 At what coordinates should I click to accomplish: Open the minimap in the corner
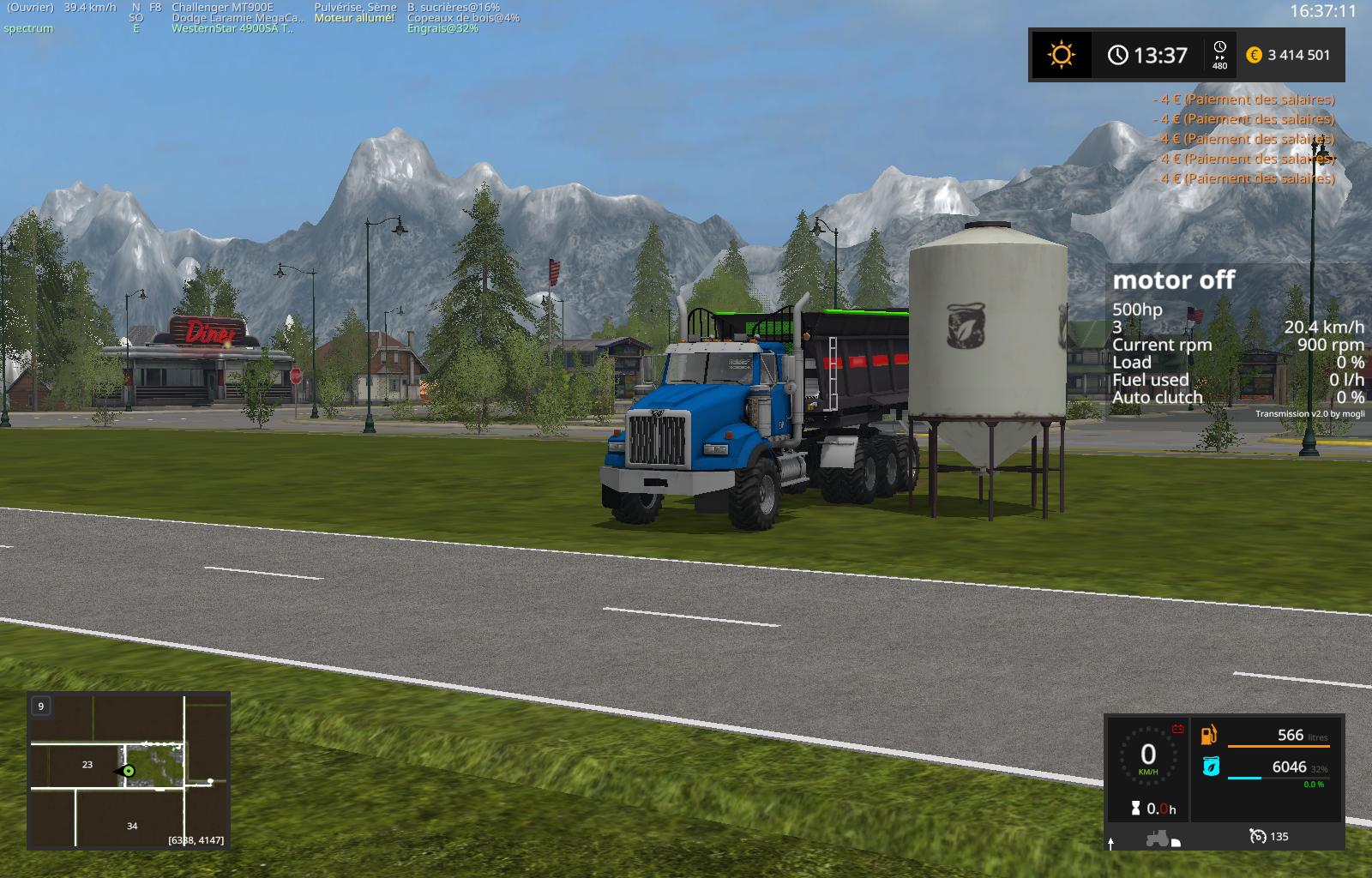tap(129, 770)
